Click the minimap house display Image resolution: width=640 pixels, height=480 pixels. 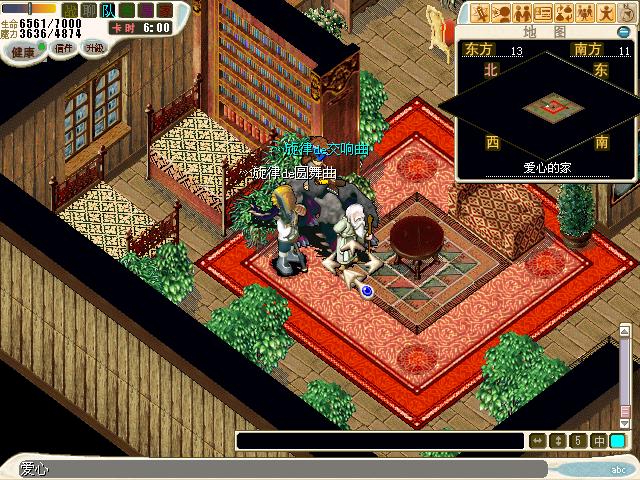pos(547,104)
